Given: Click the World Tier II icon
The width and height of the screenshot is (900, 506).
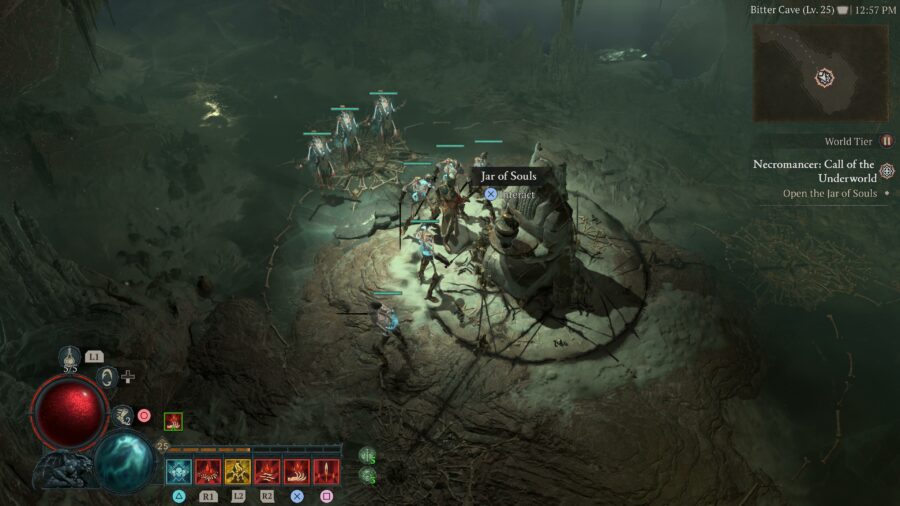Looking at the screenshot, I should coord(887,142).
